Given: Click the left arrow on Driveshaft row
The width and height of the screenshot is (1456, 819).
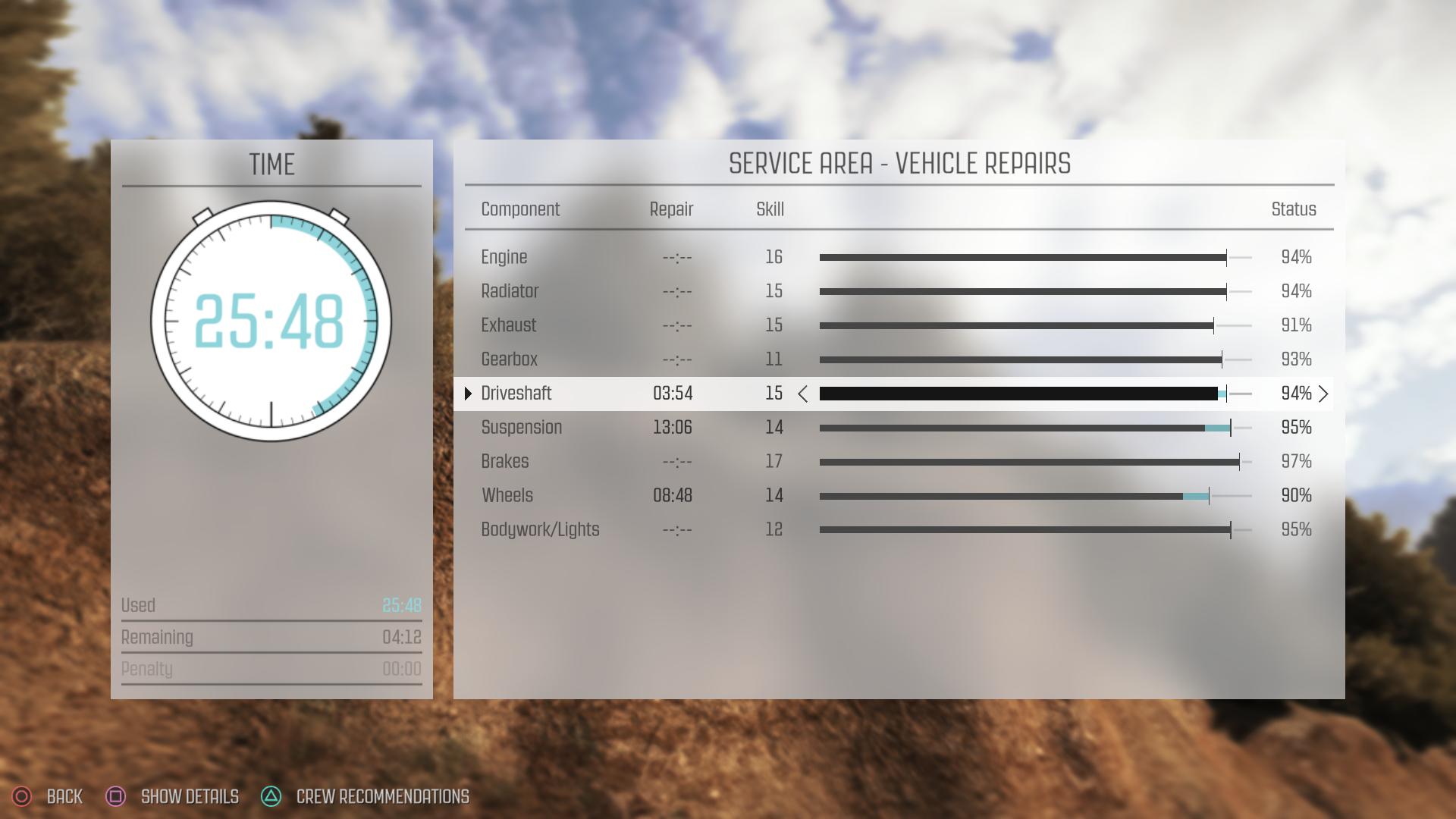Looking at the screenshot, I should 803,394.
